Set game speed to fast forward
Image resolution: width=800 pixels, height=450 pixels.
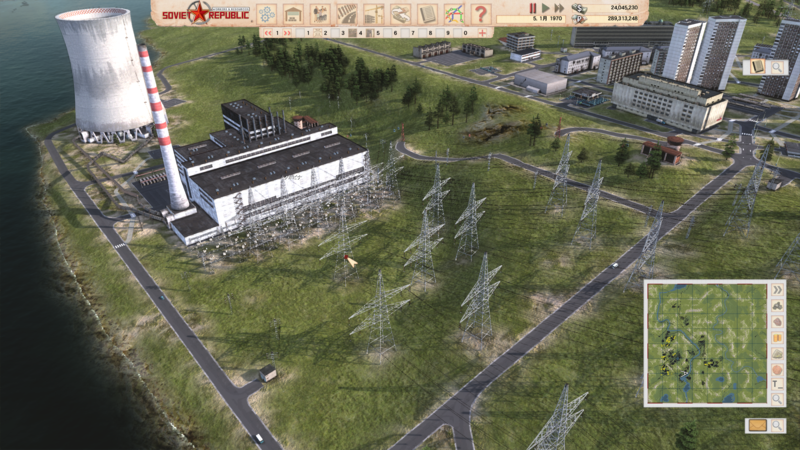[560, 8]
